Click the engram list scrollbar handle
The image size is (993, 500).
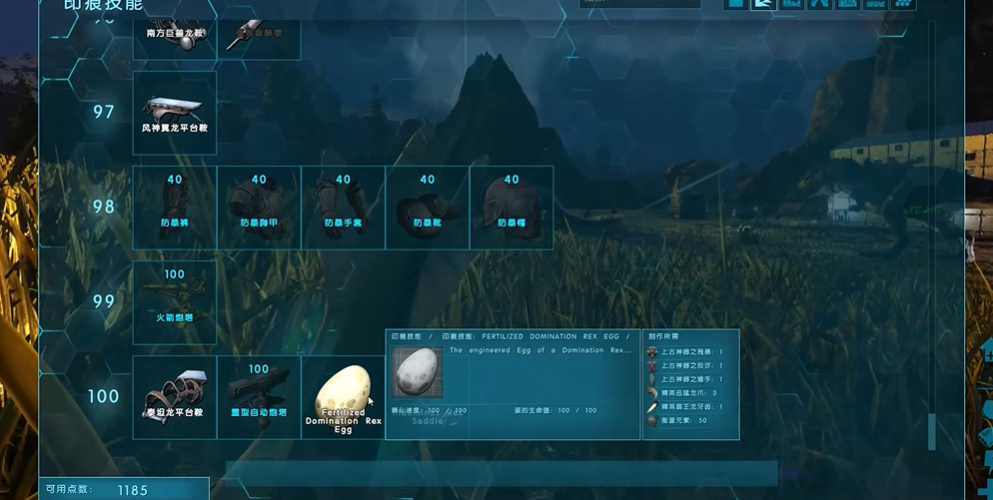point(932,430)
